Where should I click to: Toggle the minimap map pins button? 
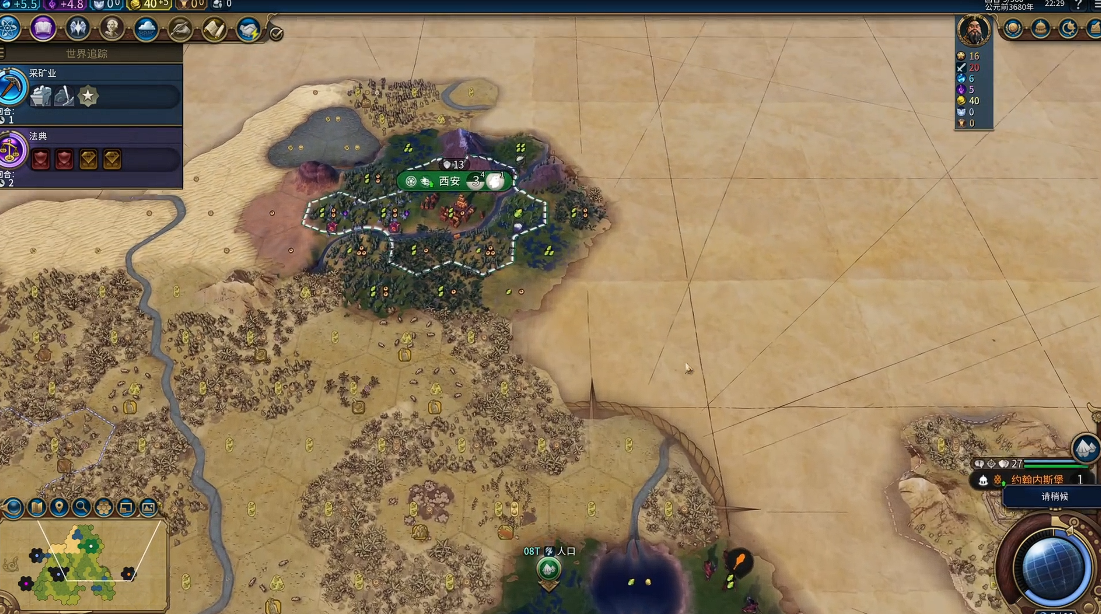click(x=59, y=508)
